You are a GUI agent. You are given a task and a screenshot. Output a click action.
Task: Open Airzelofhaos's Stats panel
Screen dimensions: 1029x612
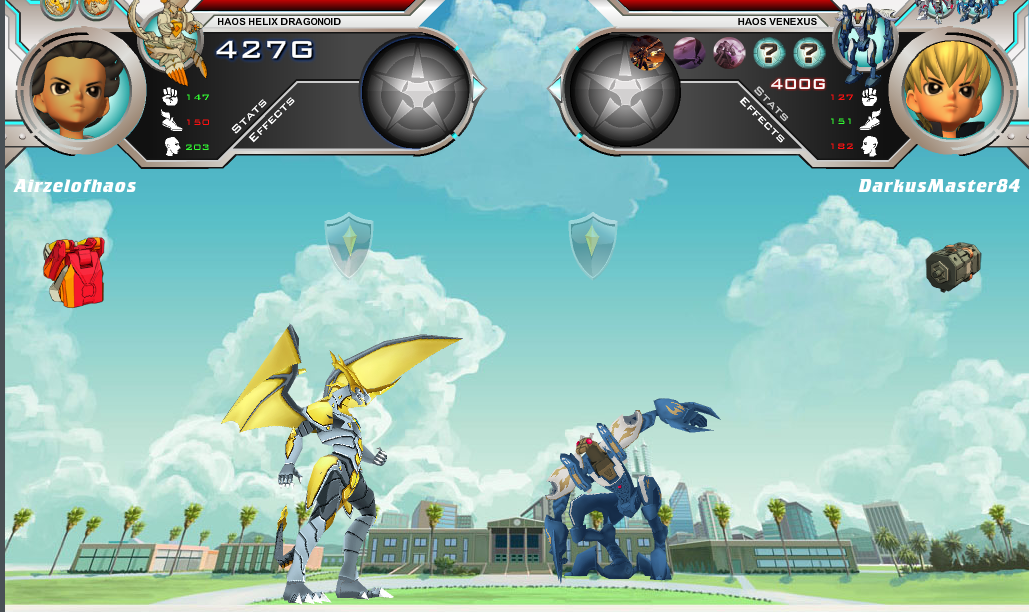point(251,116)
